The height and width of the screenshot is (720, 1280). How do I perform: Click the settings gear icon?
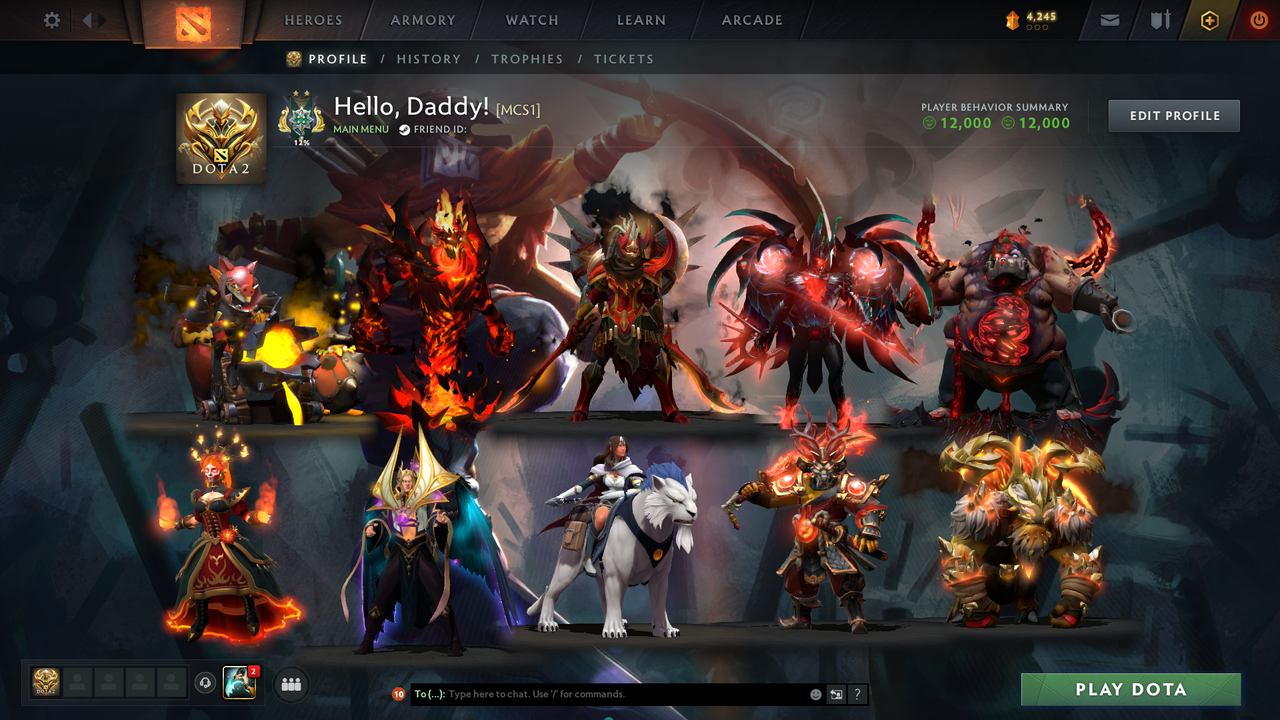tap(51, 19)
